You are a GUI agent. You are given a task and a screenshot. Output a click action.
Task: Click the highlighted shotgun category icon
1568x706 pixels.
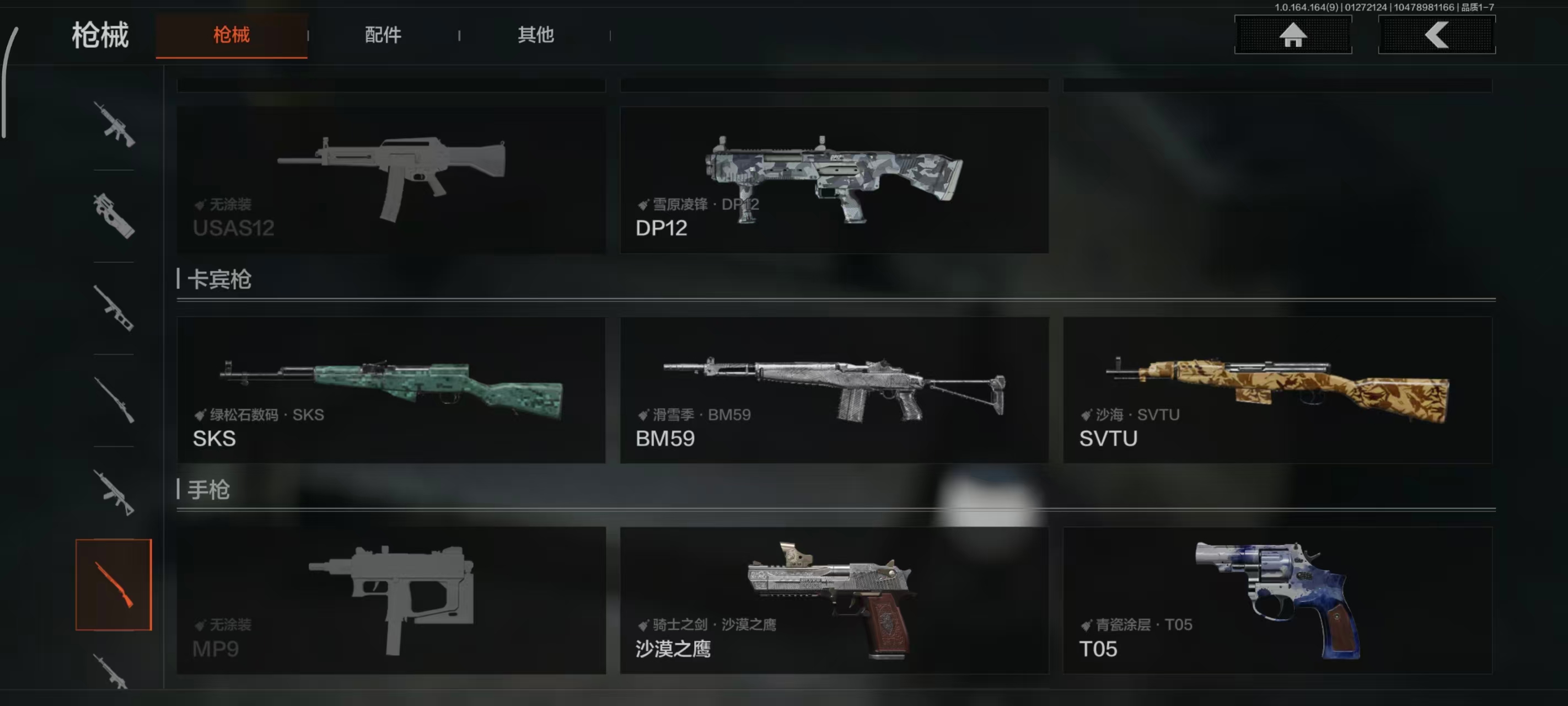pyautogui.click(x=115, y=584)
